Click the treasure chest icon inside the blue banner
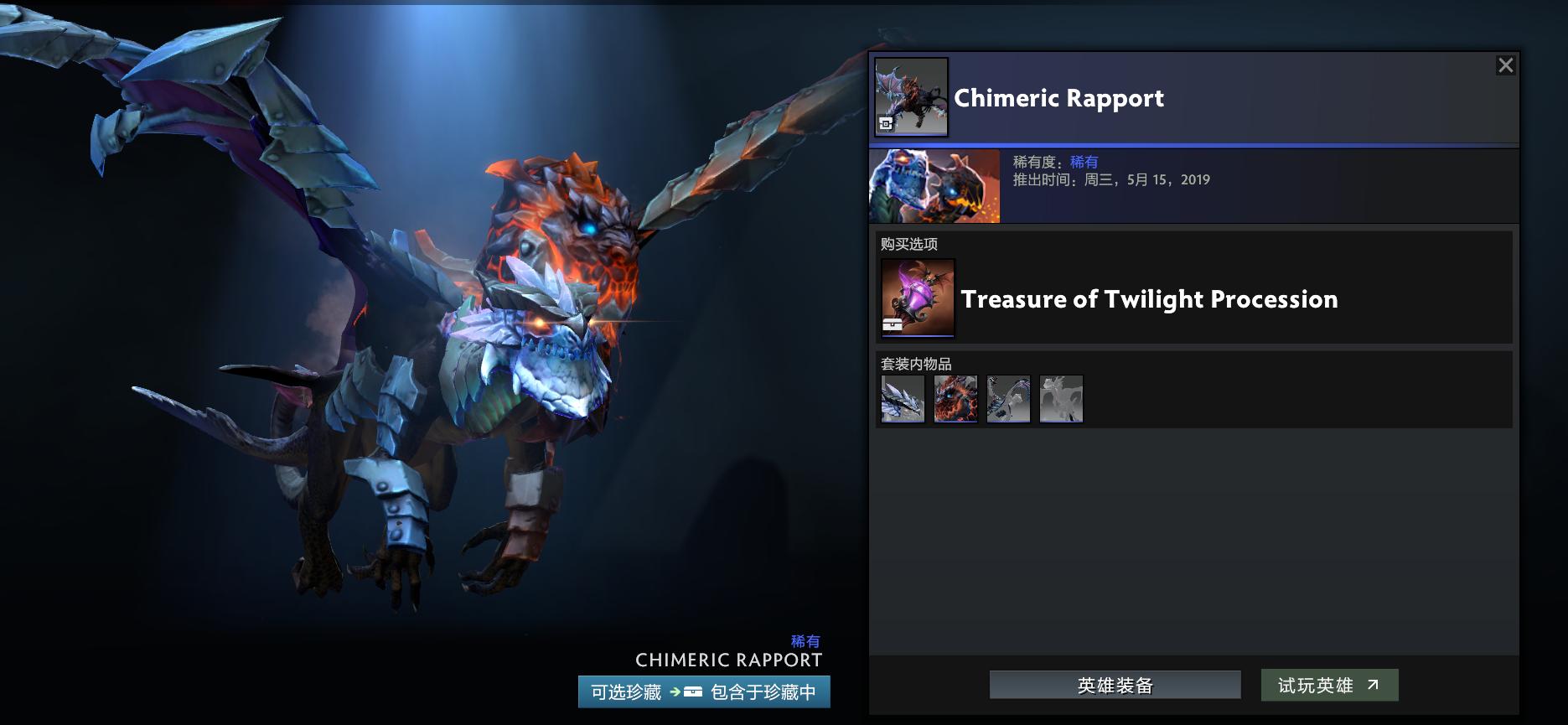This screenshot has width=1568, height=725. (691, 693)
